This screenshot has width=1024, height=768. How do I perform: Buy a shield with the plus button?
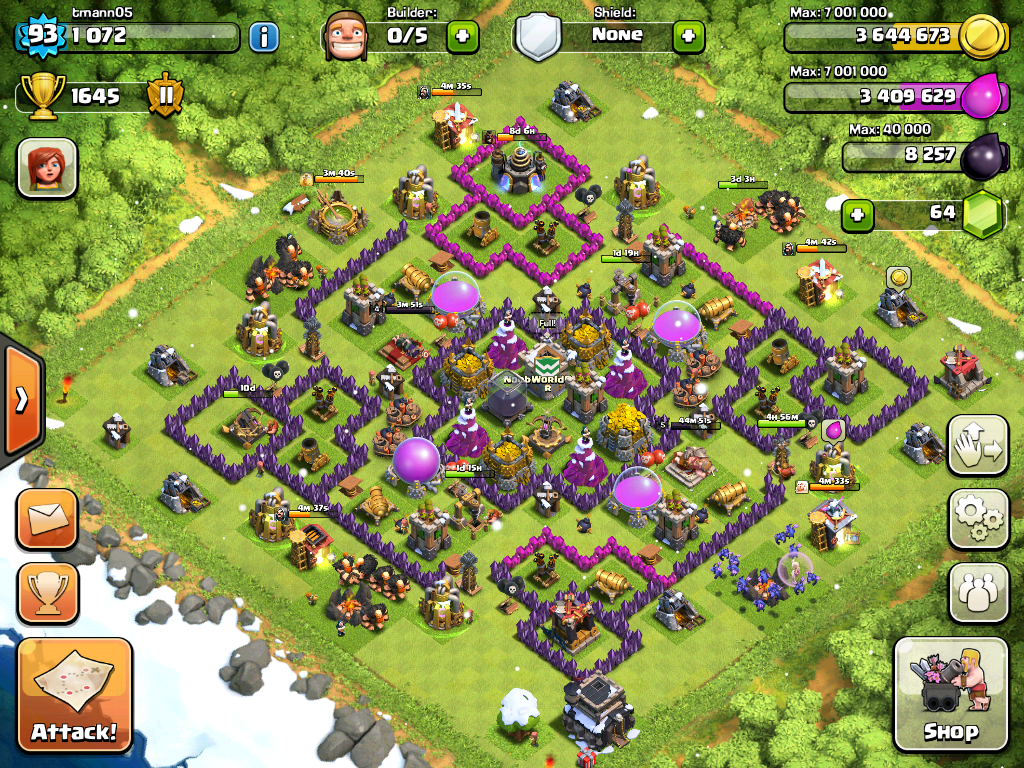pos(688,37)
